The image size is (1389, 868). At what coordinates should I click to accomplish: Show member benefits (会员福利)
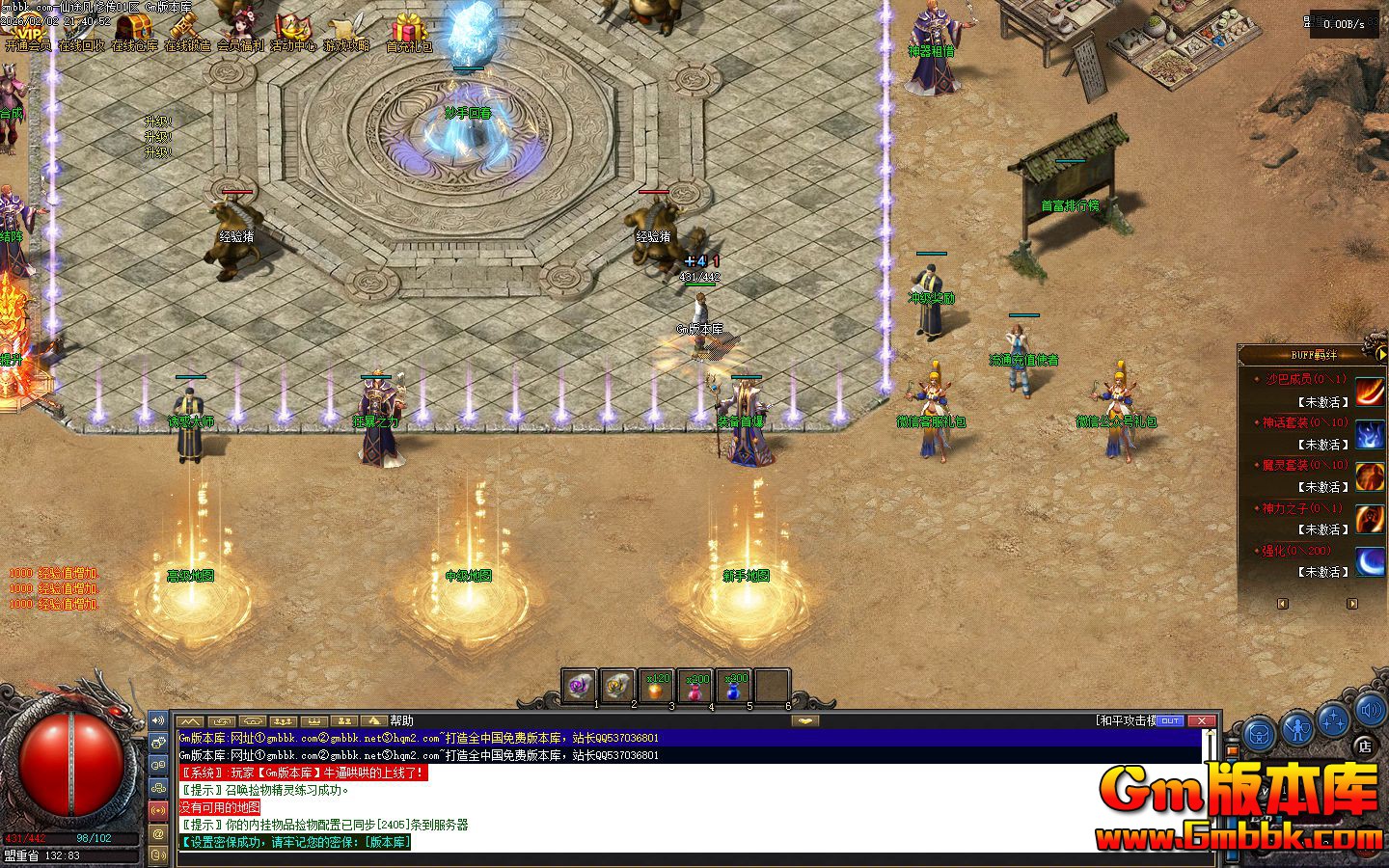click(239, 33)
